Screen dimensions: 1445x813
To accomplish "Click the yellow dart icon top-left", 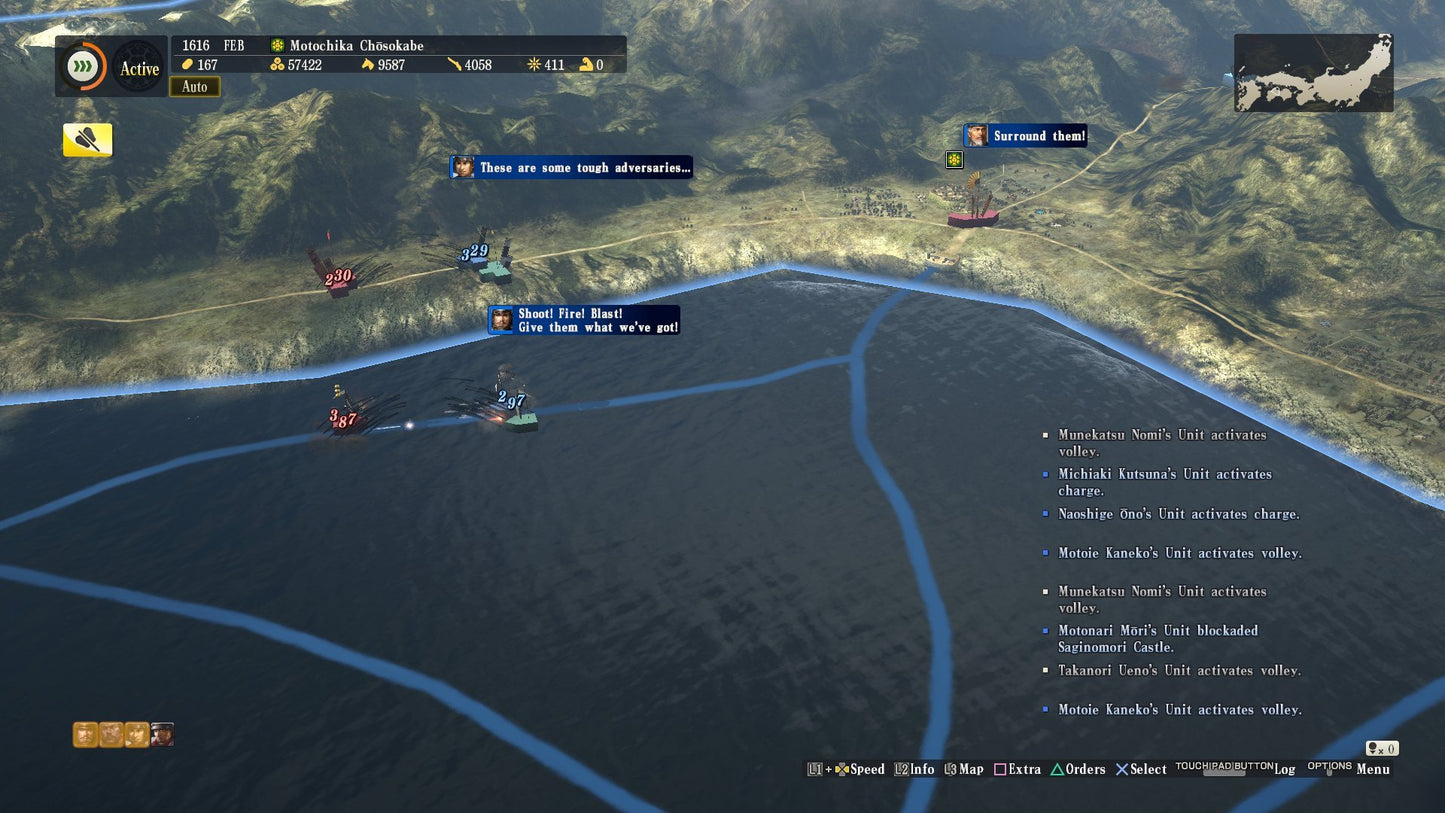I will click(x=87, y=140).
